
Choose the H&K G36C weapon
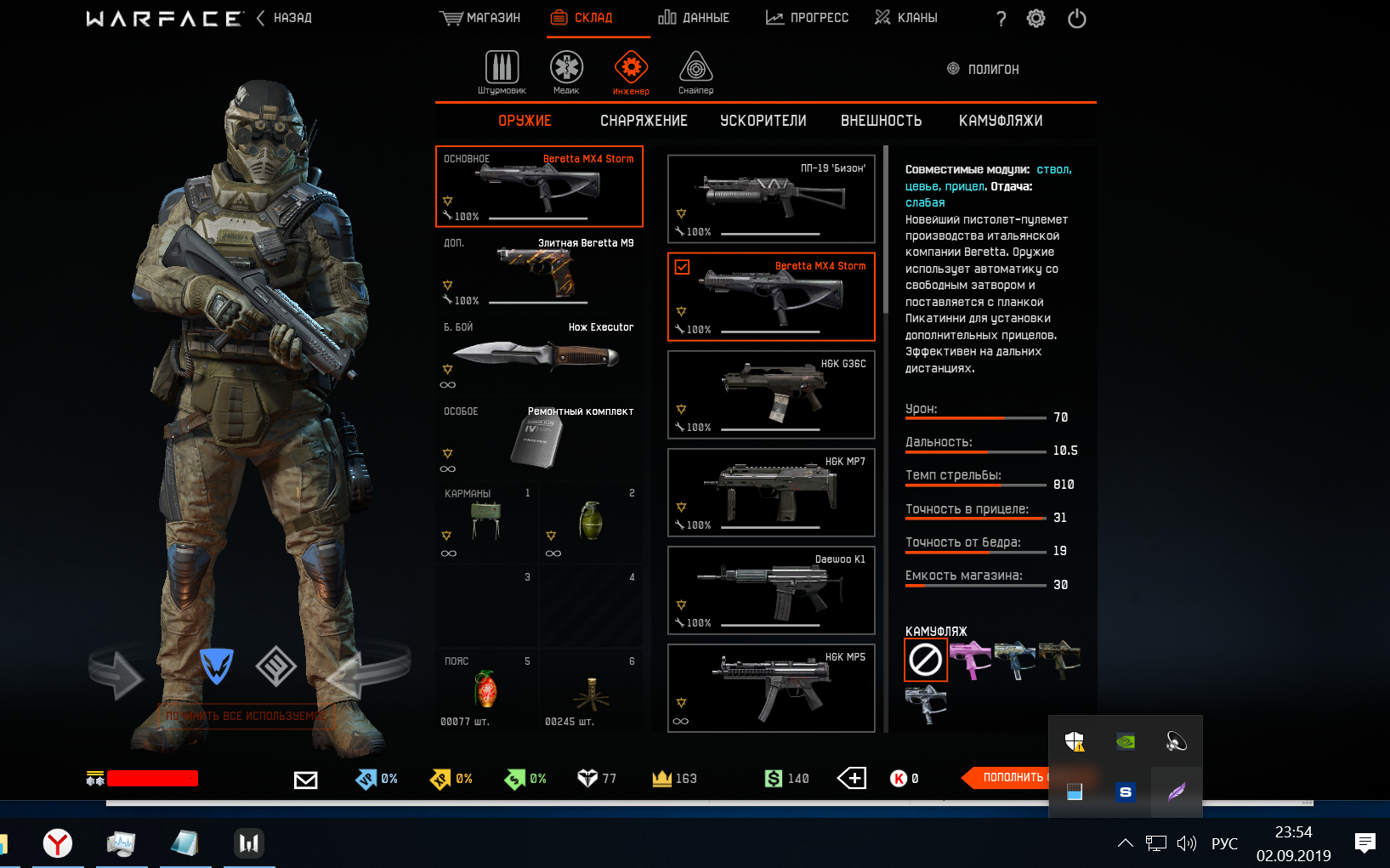771,394
